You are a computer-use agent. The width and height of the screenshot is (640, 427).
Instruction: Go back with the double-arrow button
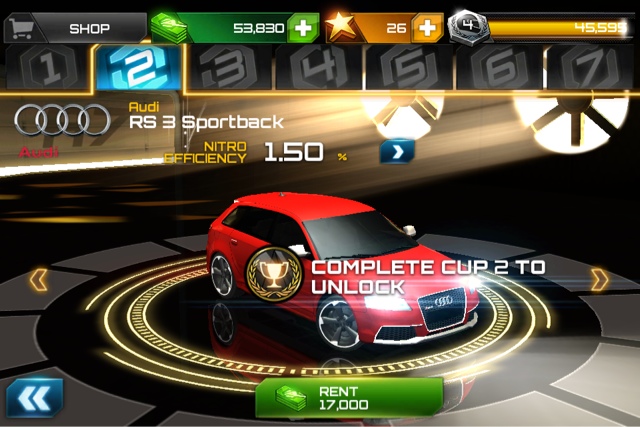click(x=35, y=396)
